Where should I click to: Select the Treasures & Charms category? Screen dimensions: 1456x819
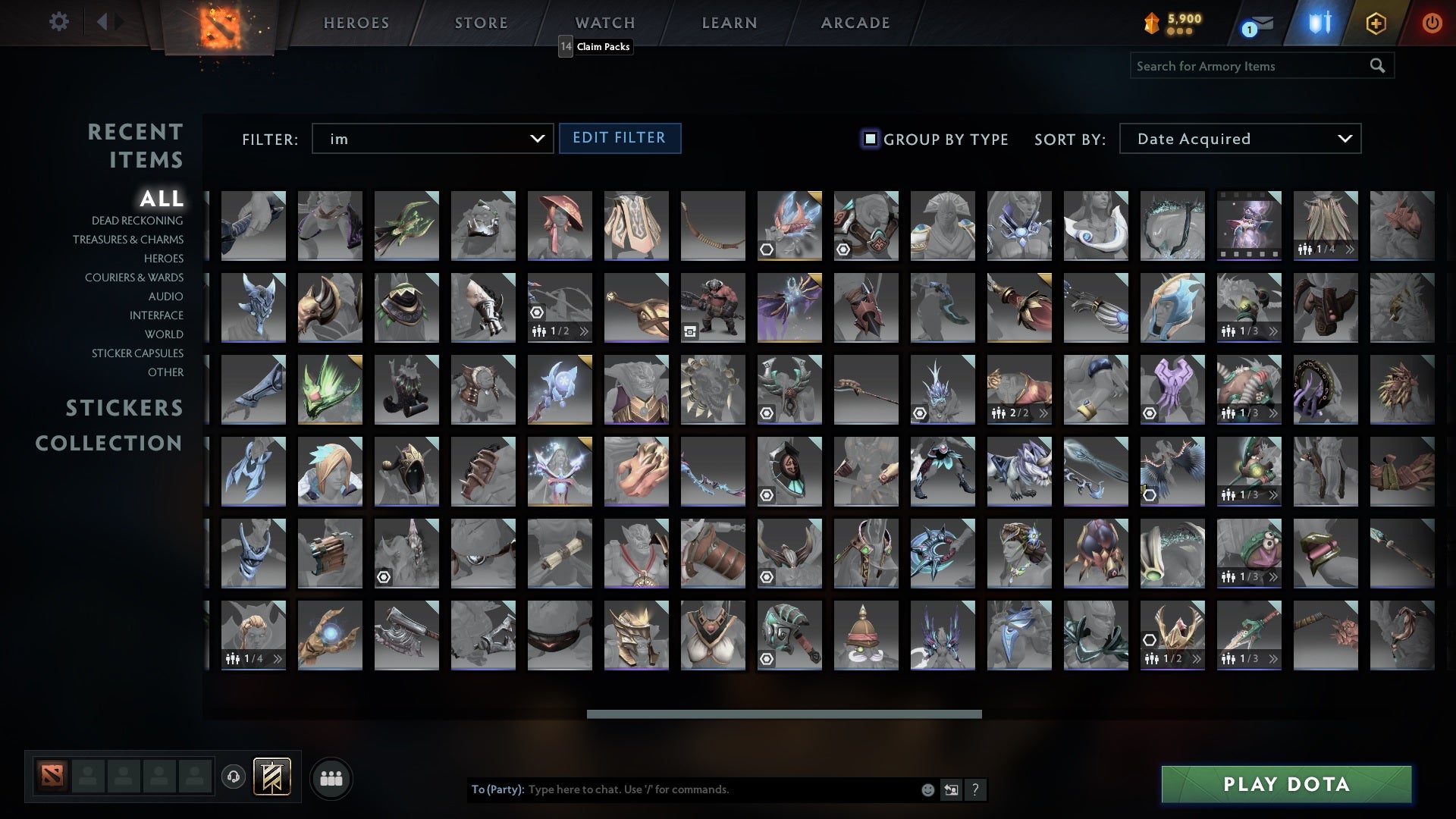(x=128, y=240)
